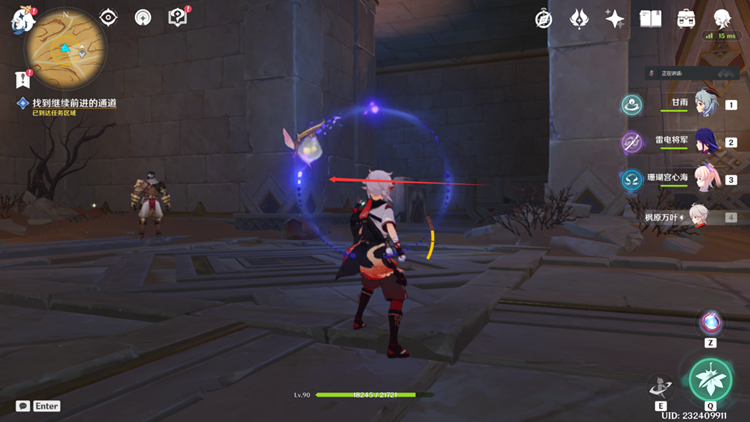Open the character screen icon
Screen dimensions: 750x422
[x=722, y=19]
